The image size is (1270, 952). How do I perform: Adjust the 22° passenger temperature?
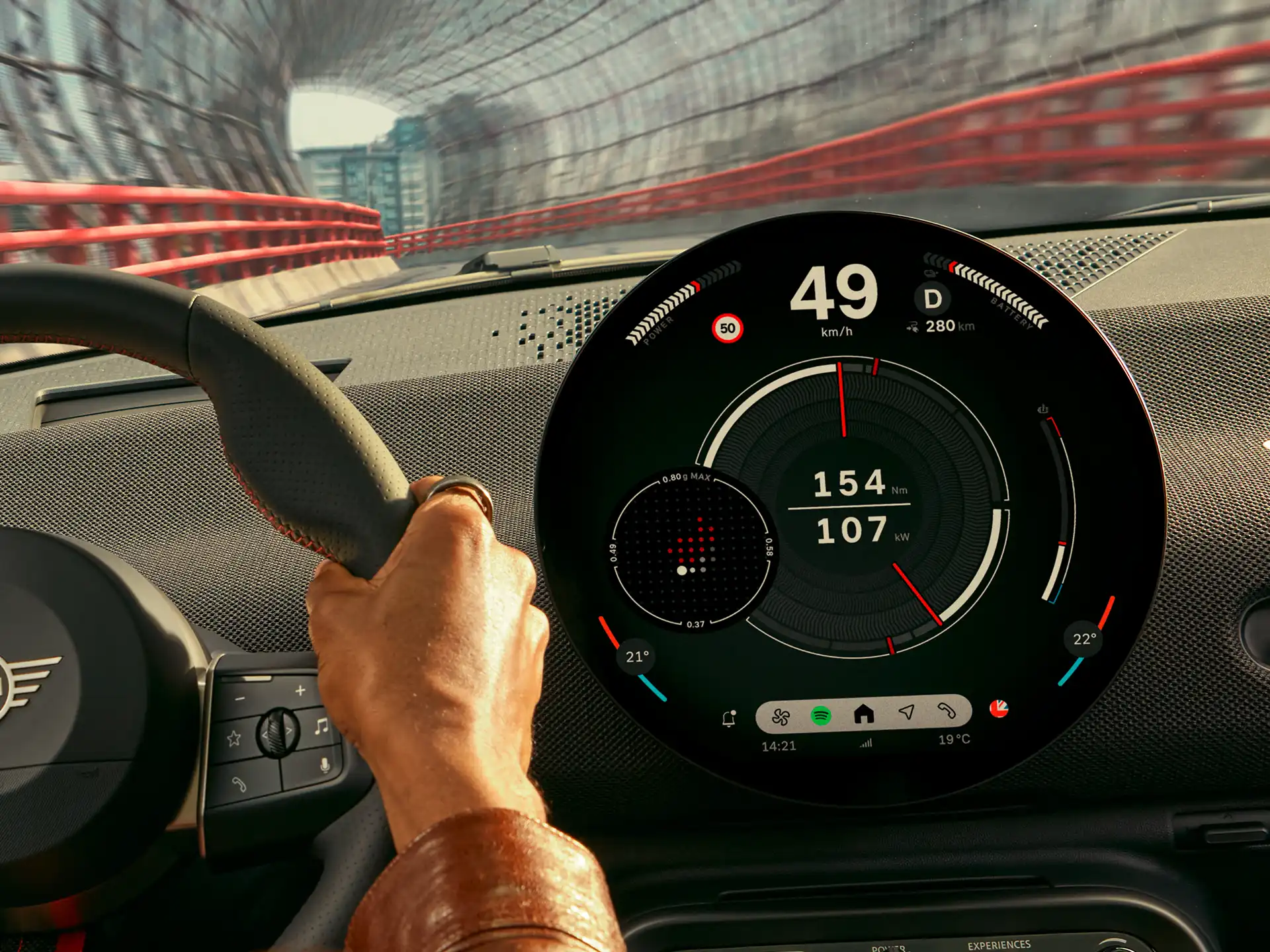(1084, 639)
